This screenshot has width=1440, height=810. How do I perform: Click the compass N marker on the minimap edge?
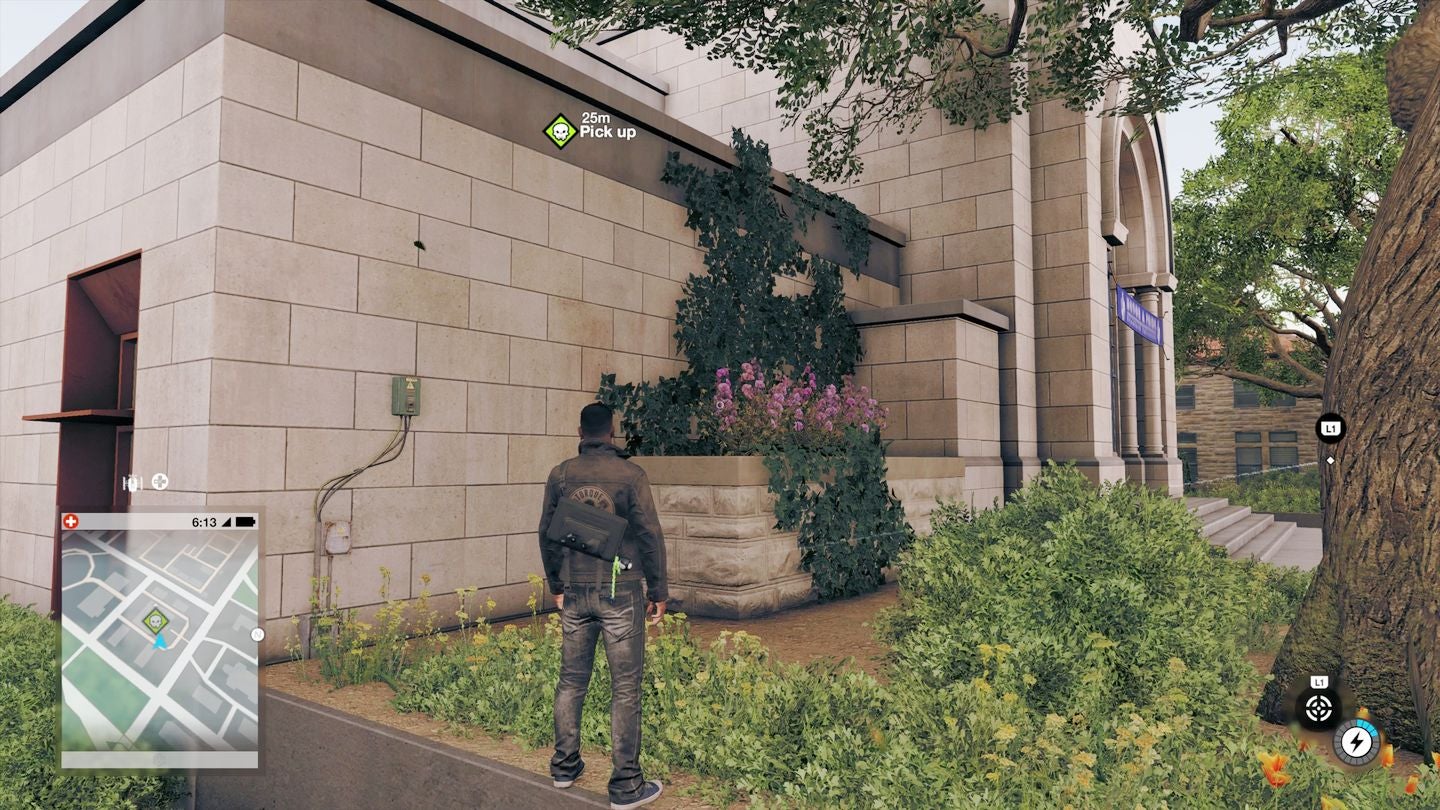point(258,634)
